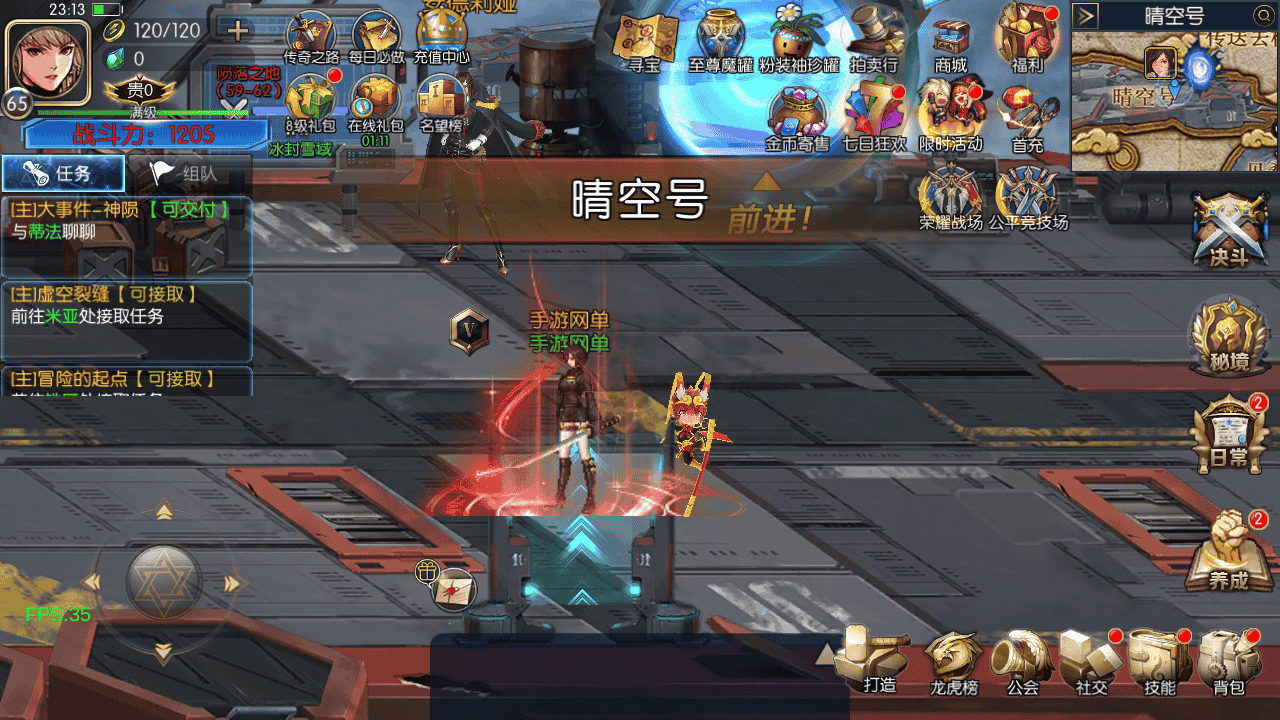Open the 日常 daily activities
1280x720 pixels.
click(x=1228, y=435)
